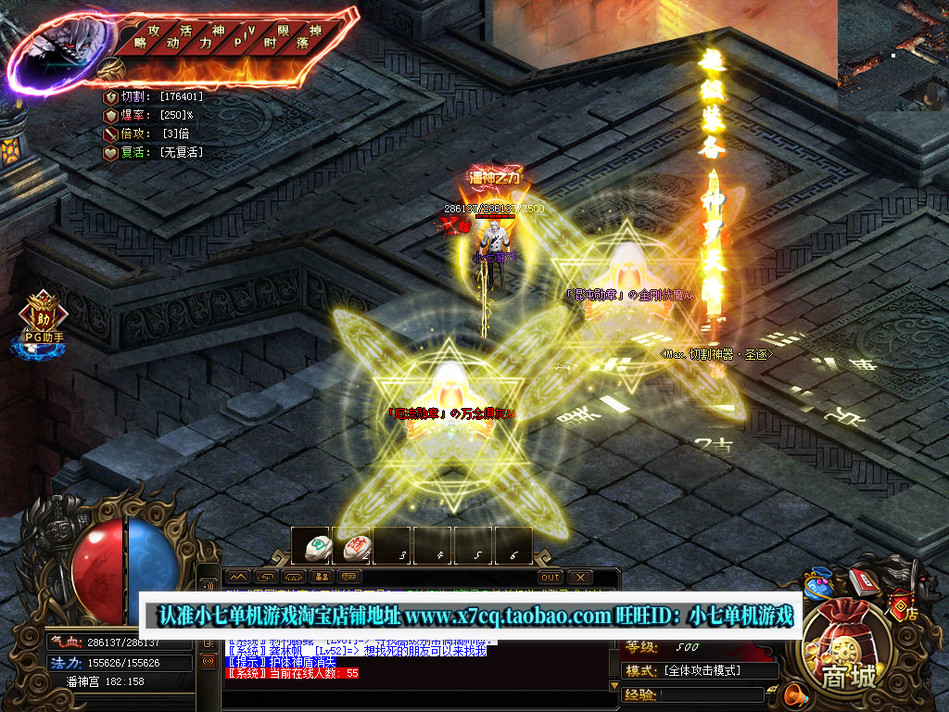Click the golden dragon emblem under the portrait

[x=115, y=68]
